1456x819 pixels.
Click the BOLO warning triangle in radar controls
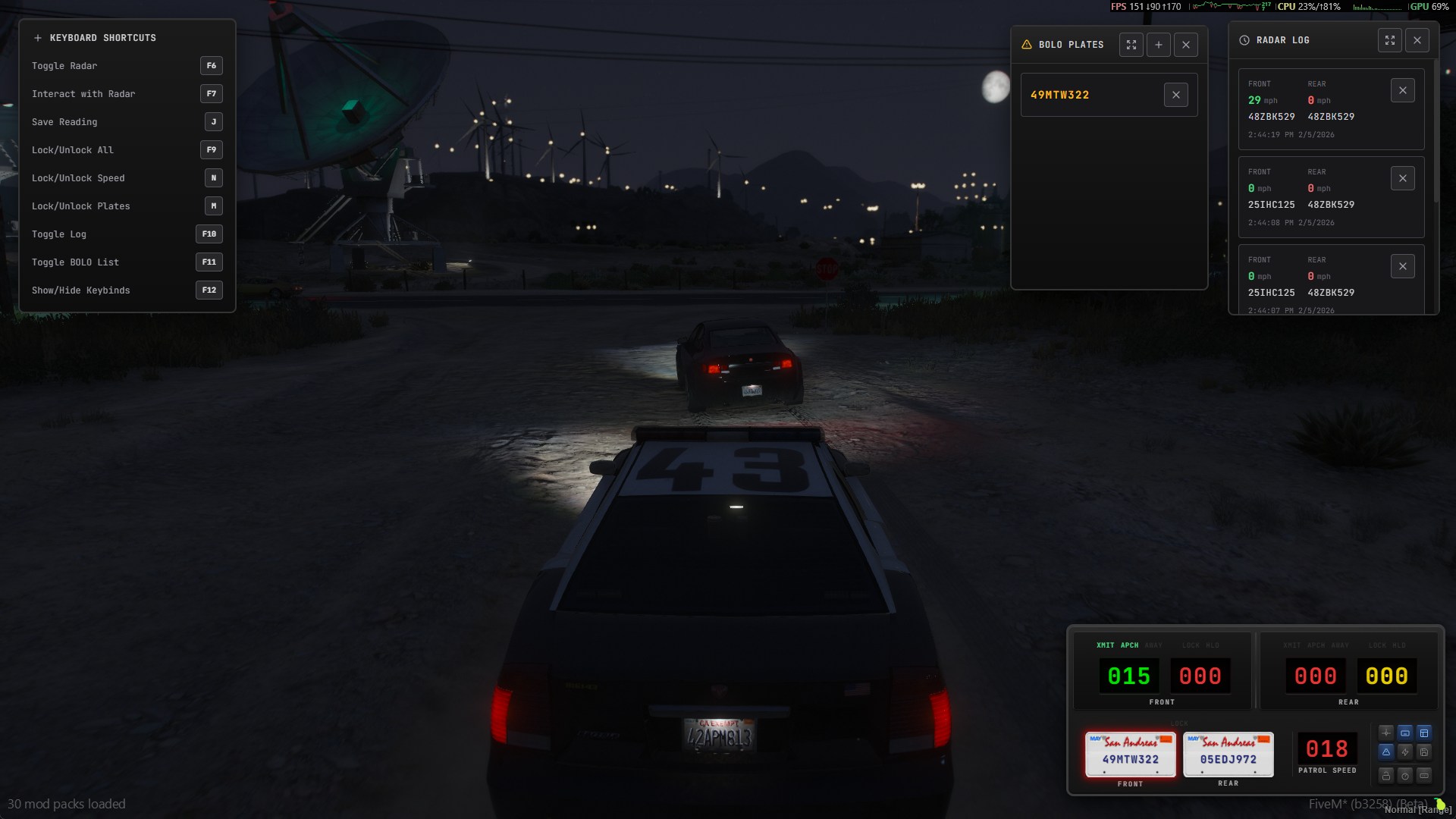(1386, 752)
